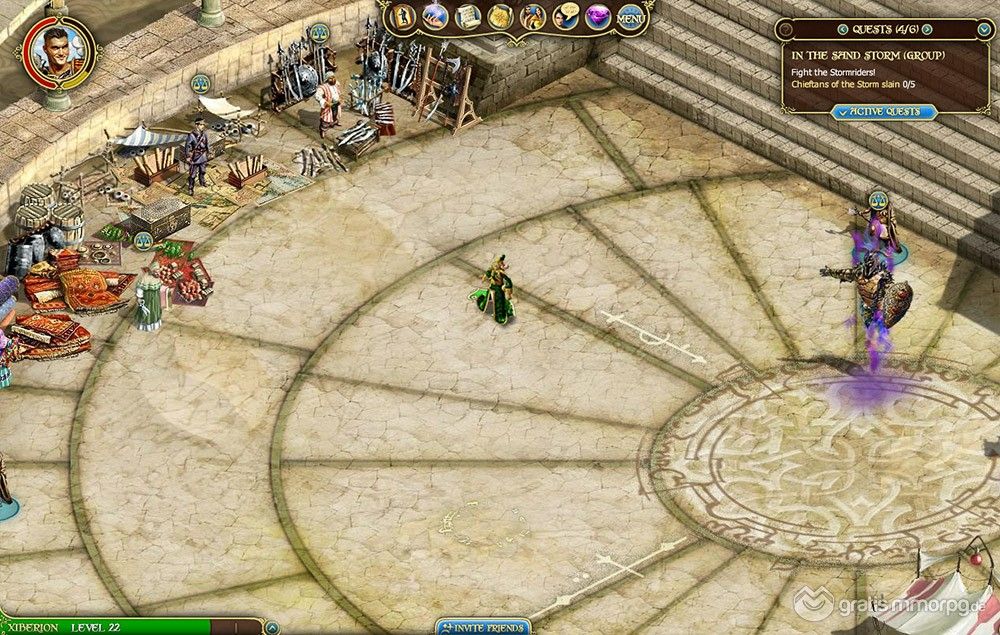
Task: Open the two-people social icon
Action: 534,16
